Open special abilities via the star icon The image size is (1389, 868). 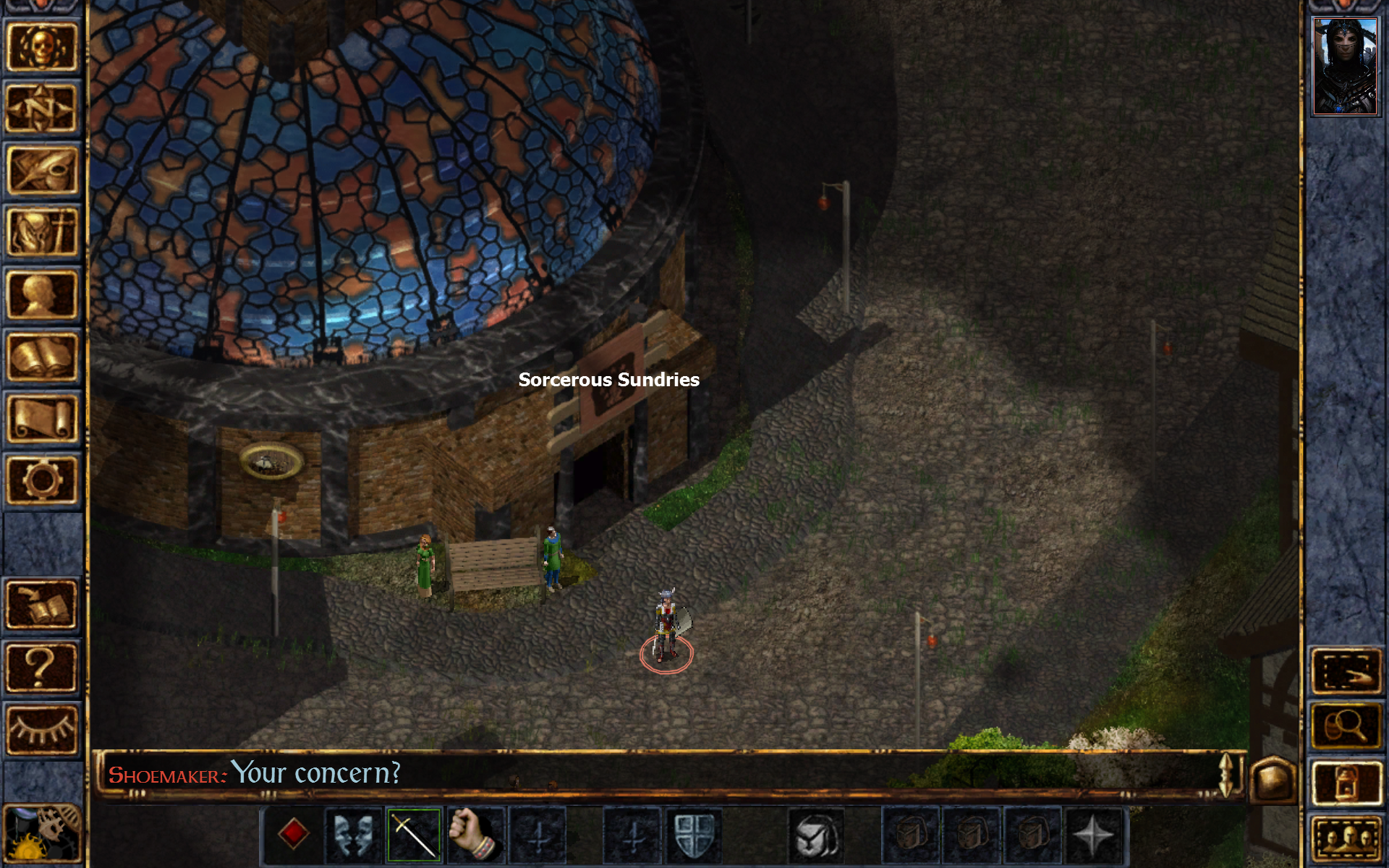pos(1092,833)
